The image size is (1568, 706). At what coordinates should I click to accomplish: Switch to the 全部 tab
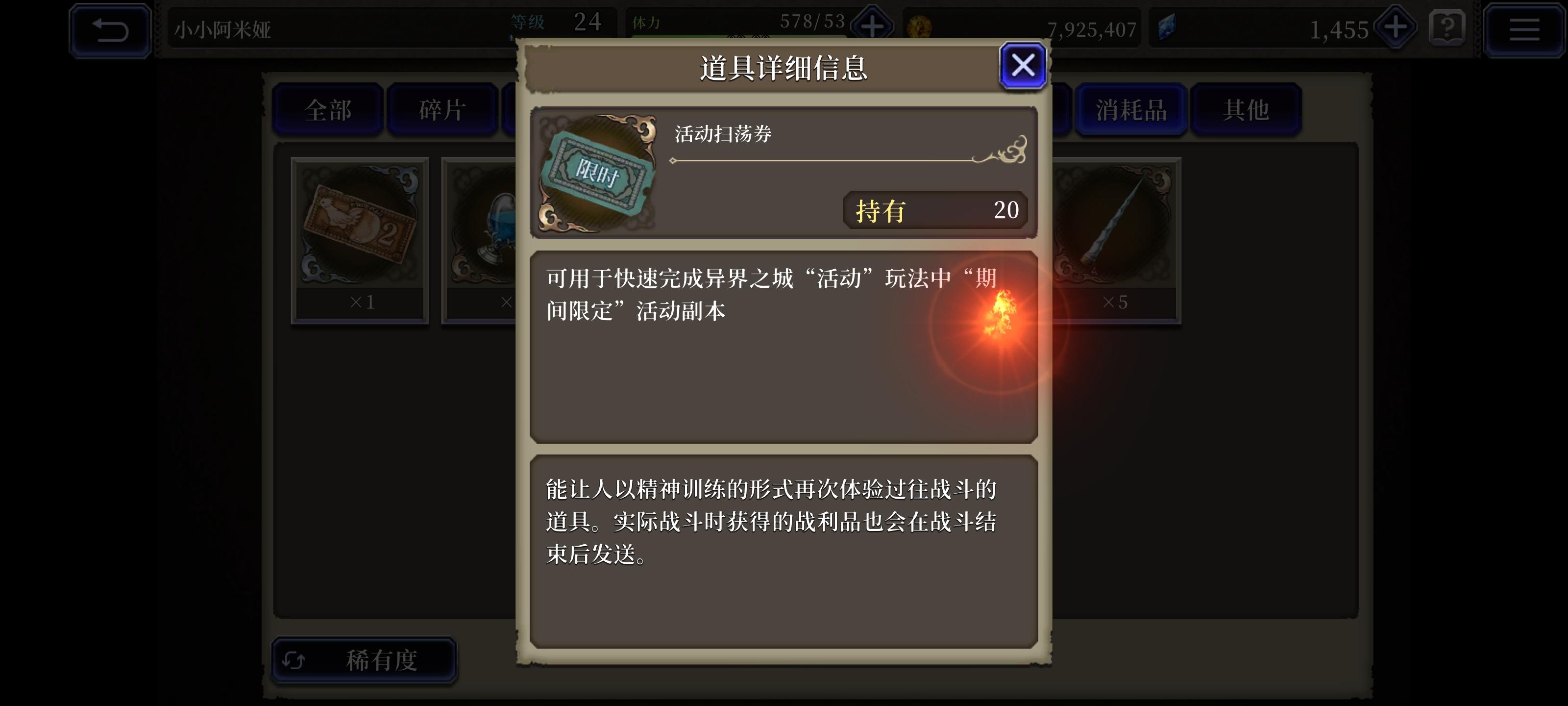click(327, 110)
